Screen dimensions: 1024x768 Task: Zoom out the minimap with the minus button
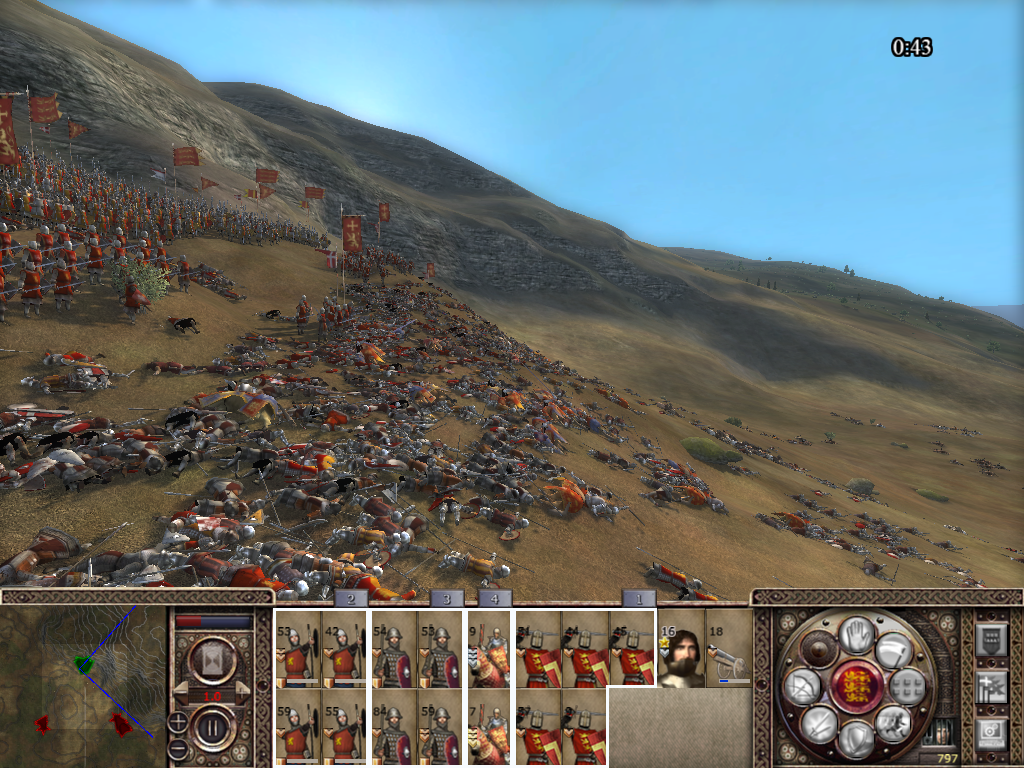pos(177,748)
